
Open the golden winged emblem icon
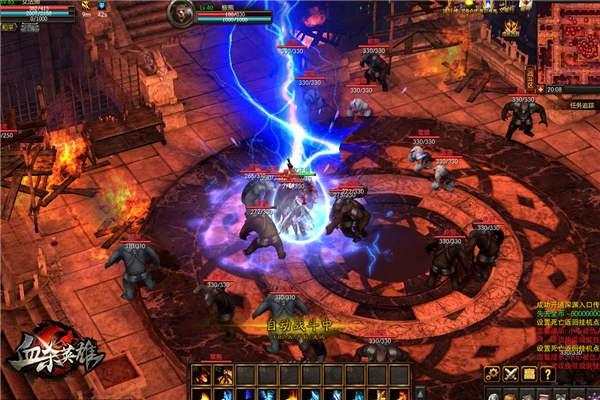point(511,25)
